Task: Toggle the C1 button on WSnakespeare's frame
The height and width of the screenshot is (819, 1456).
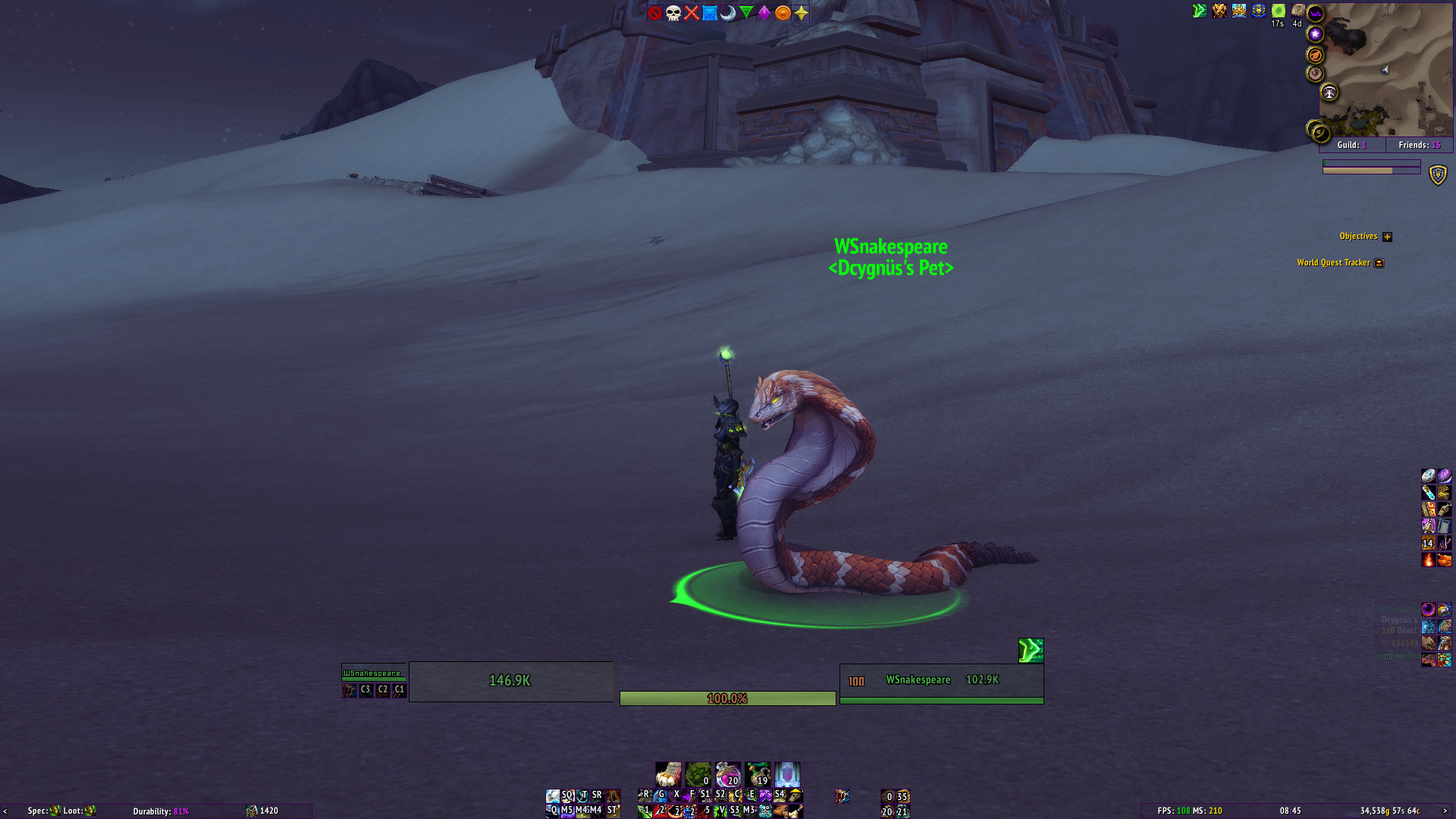Action: click(400, 691)
